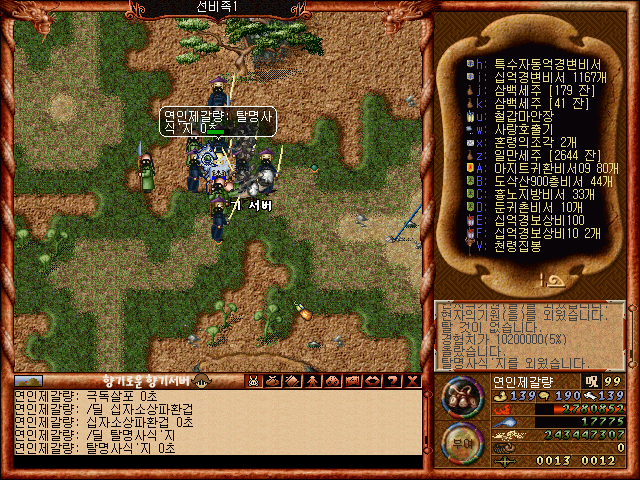
Task: Open the round pouch bag icon
Action: click(462, 397)
